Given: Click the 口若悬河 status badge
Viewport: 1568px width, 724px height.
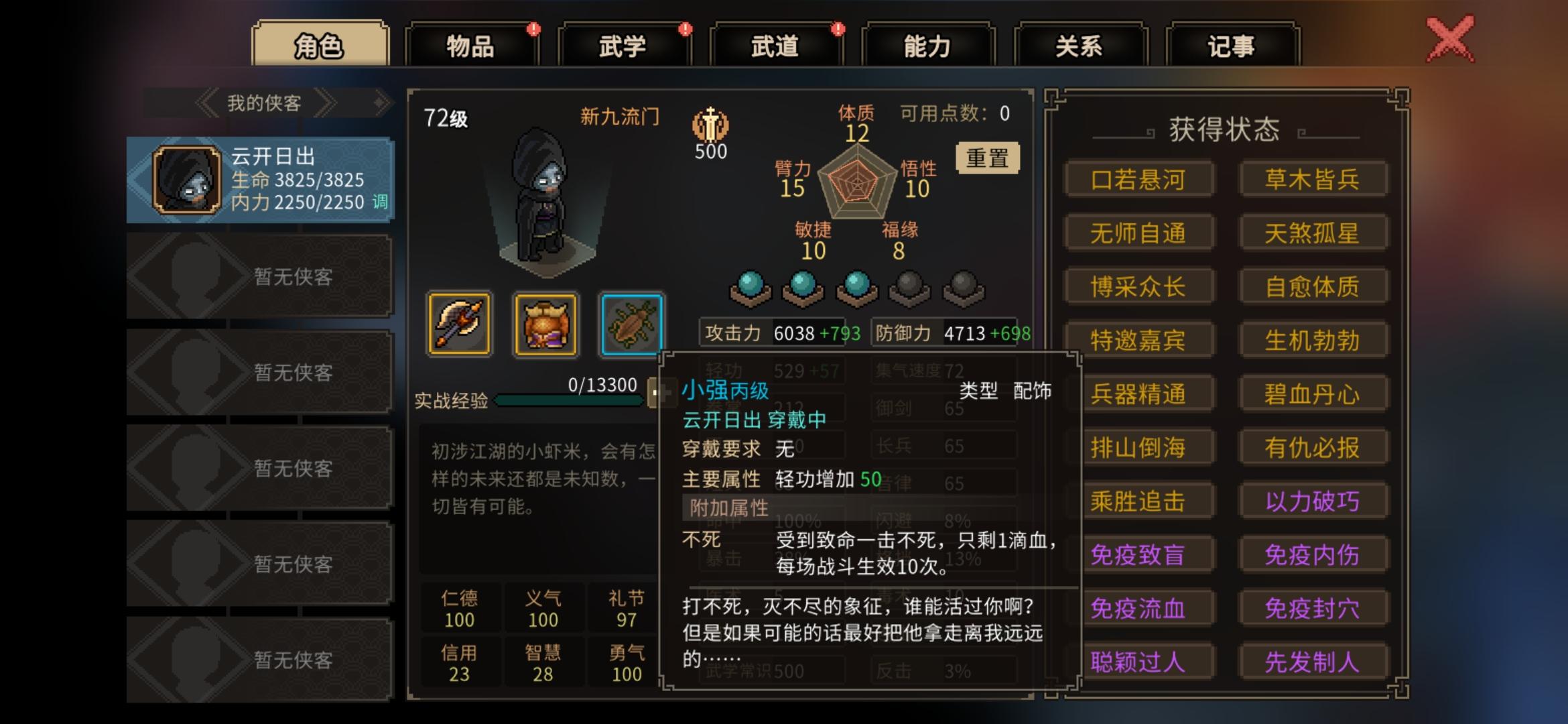Looking at the screenshot, I should tap(1139, 180).
